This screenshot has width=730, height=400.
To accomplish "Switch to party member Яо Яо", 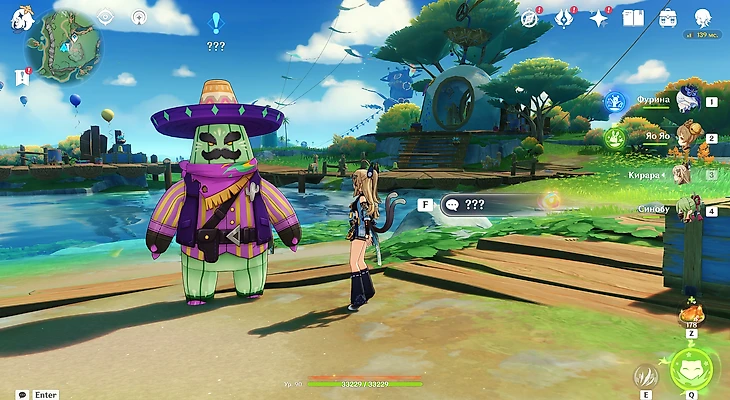I will 686,138.
